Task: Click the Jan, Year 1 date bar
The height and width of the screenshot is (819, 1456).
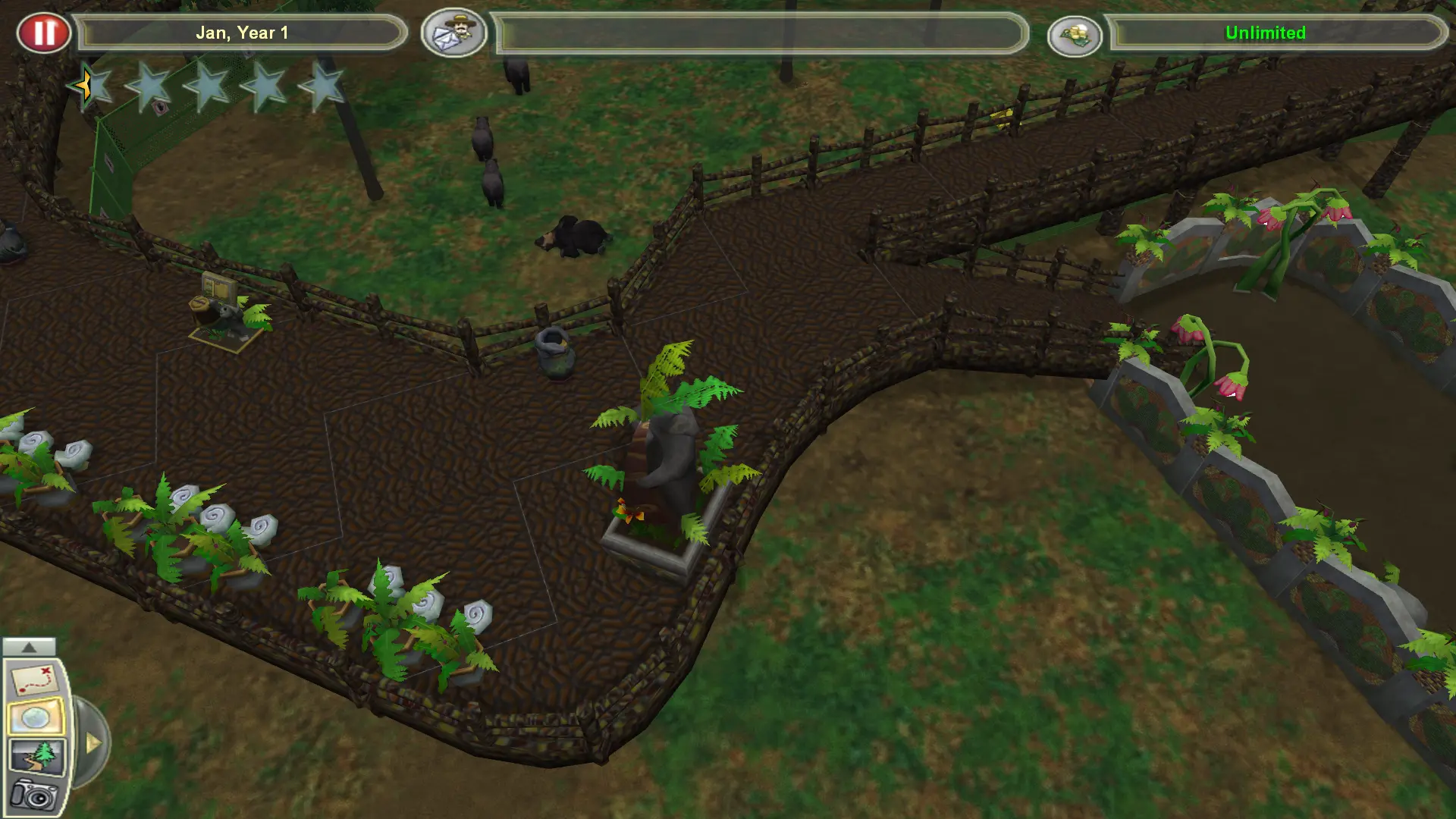Action: 243,33
